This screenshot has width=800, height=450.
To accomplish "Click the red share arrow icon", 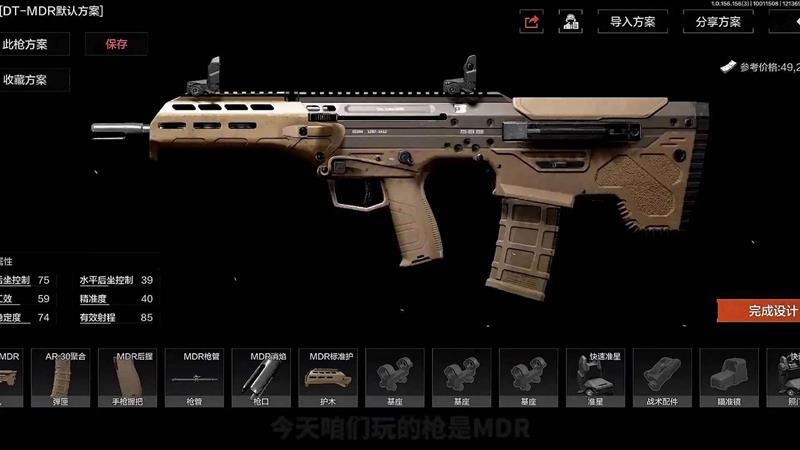I will [532, 21].
